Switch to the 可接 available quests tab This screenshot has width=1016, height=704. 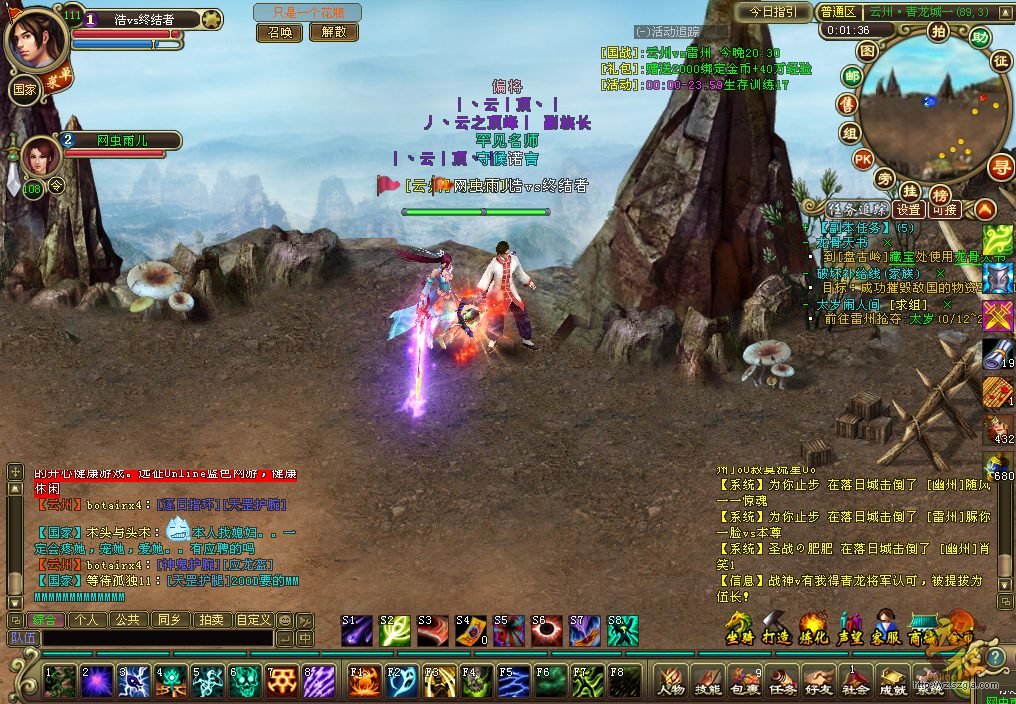click(x=945, y=210)
